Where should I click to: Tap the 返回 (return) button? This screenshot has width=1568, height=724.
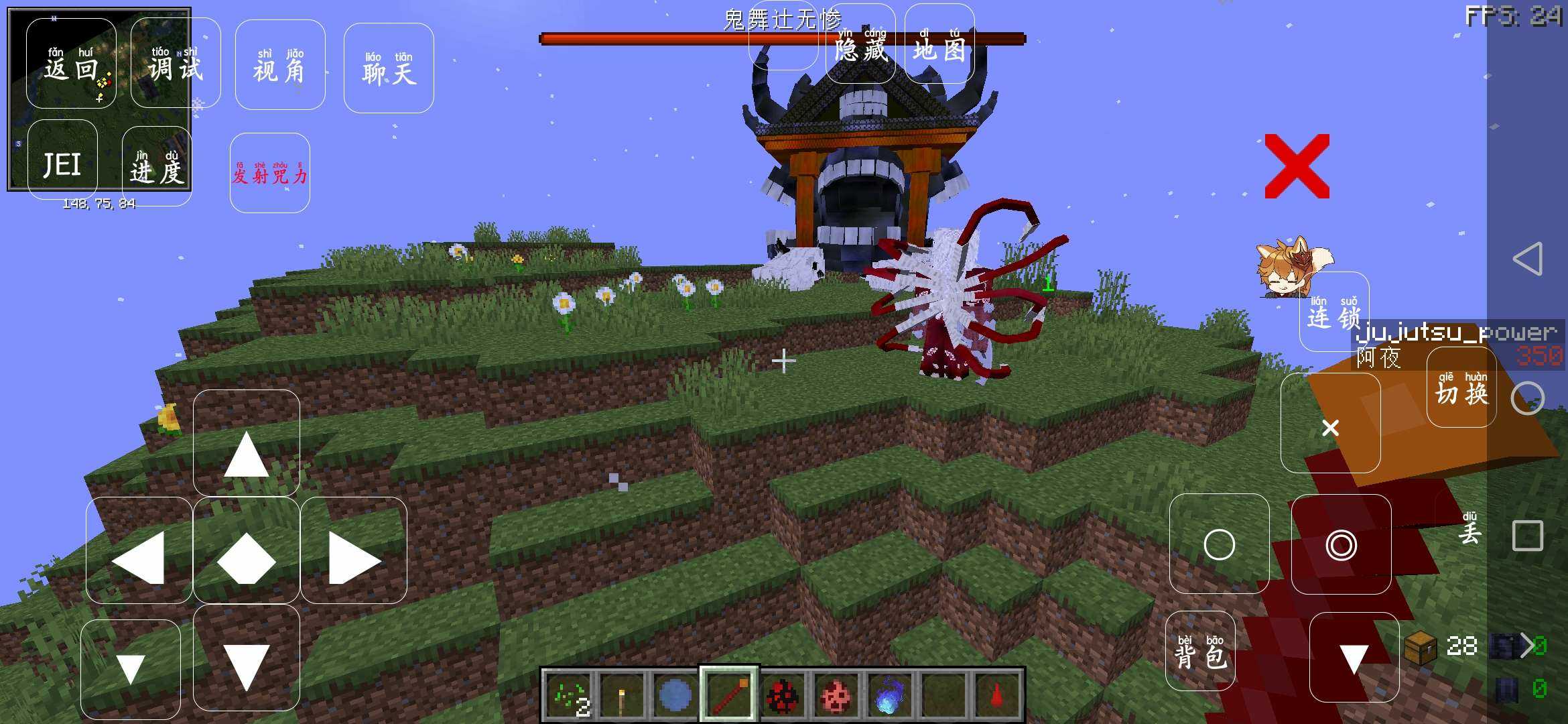pyautogui.click(x=71, y=64)
